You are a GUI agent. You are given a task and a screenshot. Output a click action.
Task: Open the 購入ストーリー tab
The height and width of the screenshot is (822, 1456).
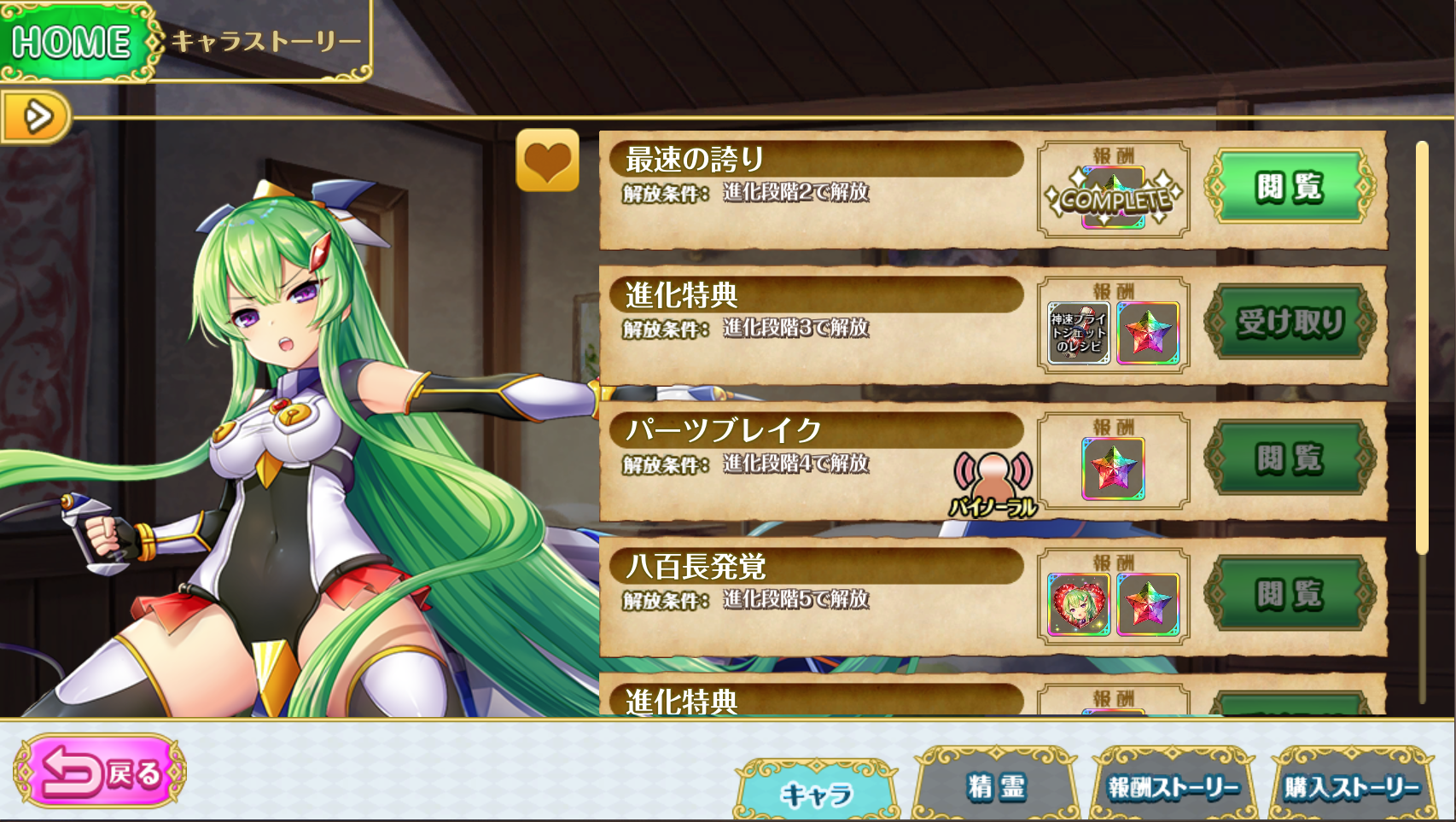tap(1352, 787)
